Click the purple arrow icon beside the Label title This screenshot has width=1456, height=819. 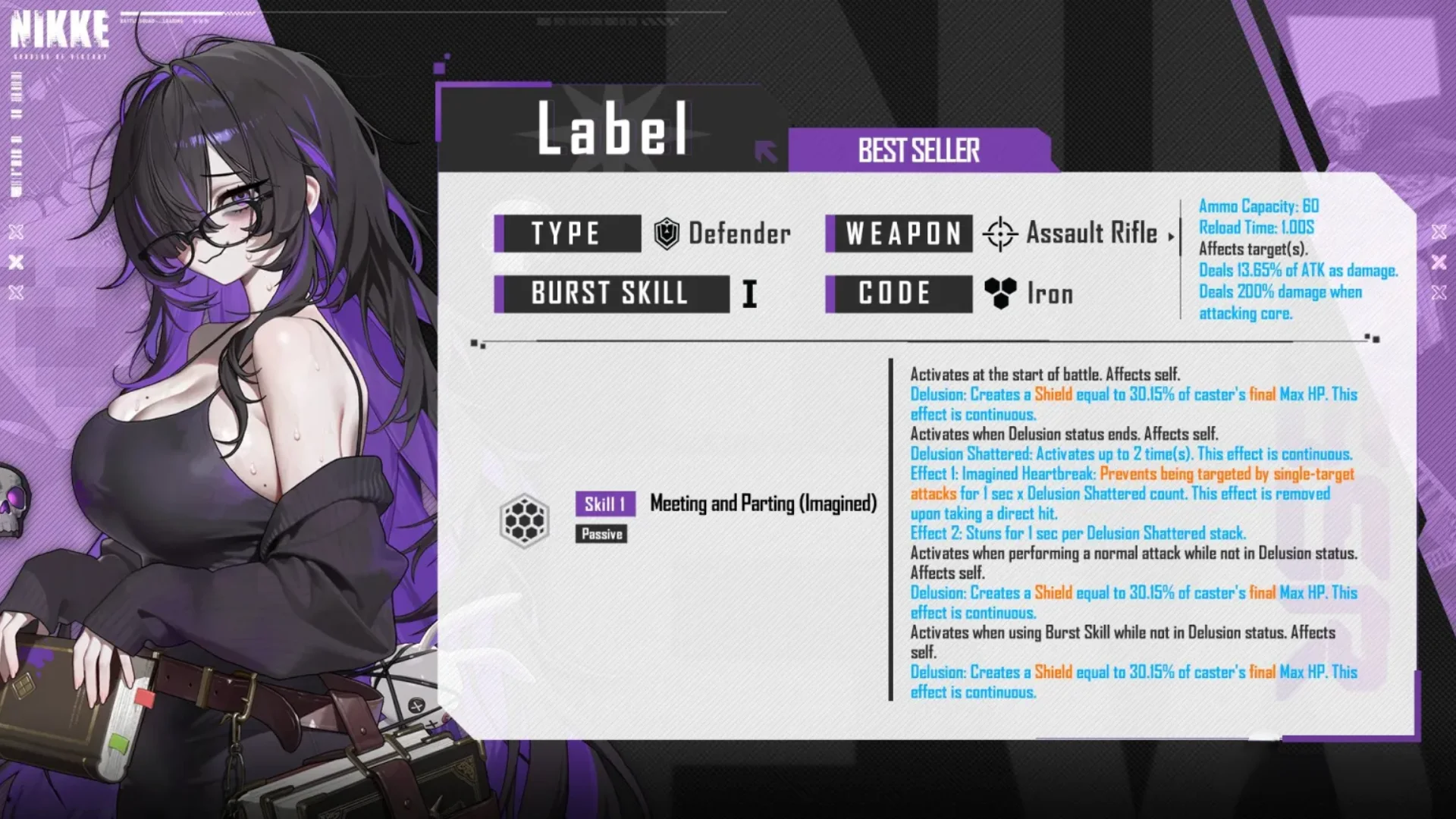pos(766,152)
